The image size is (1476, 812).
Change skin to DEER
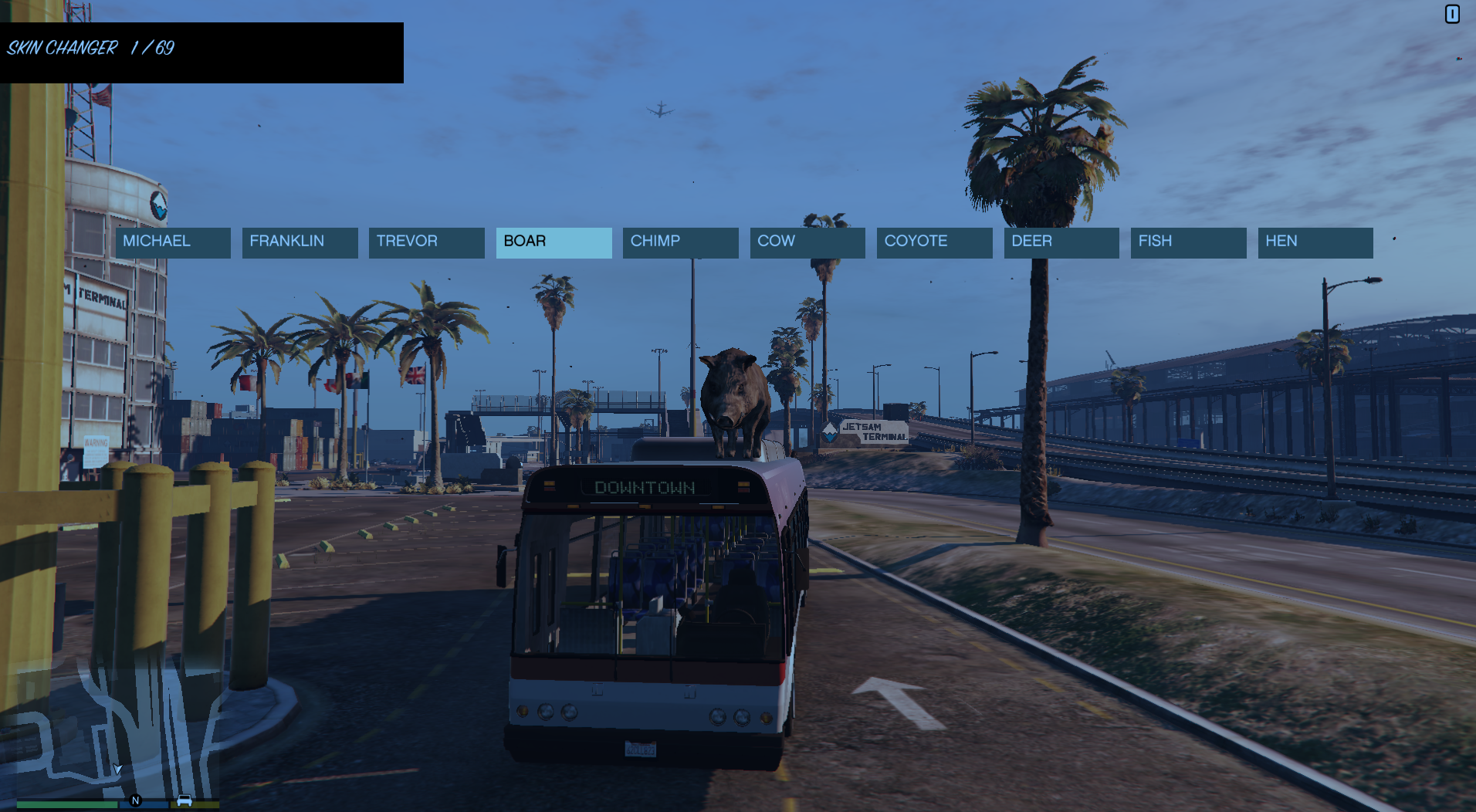pyautogui.click(x=1061, y=242)
